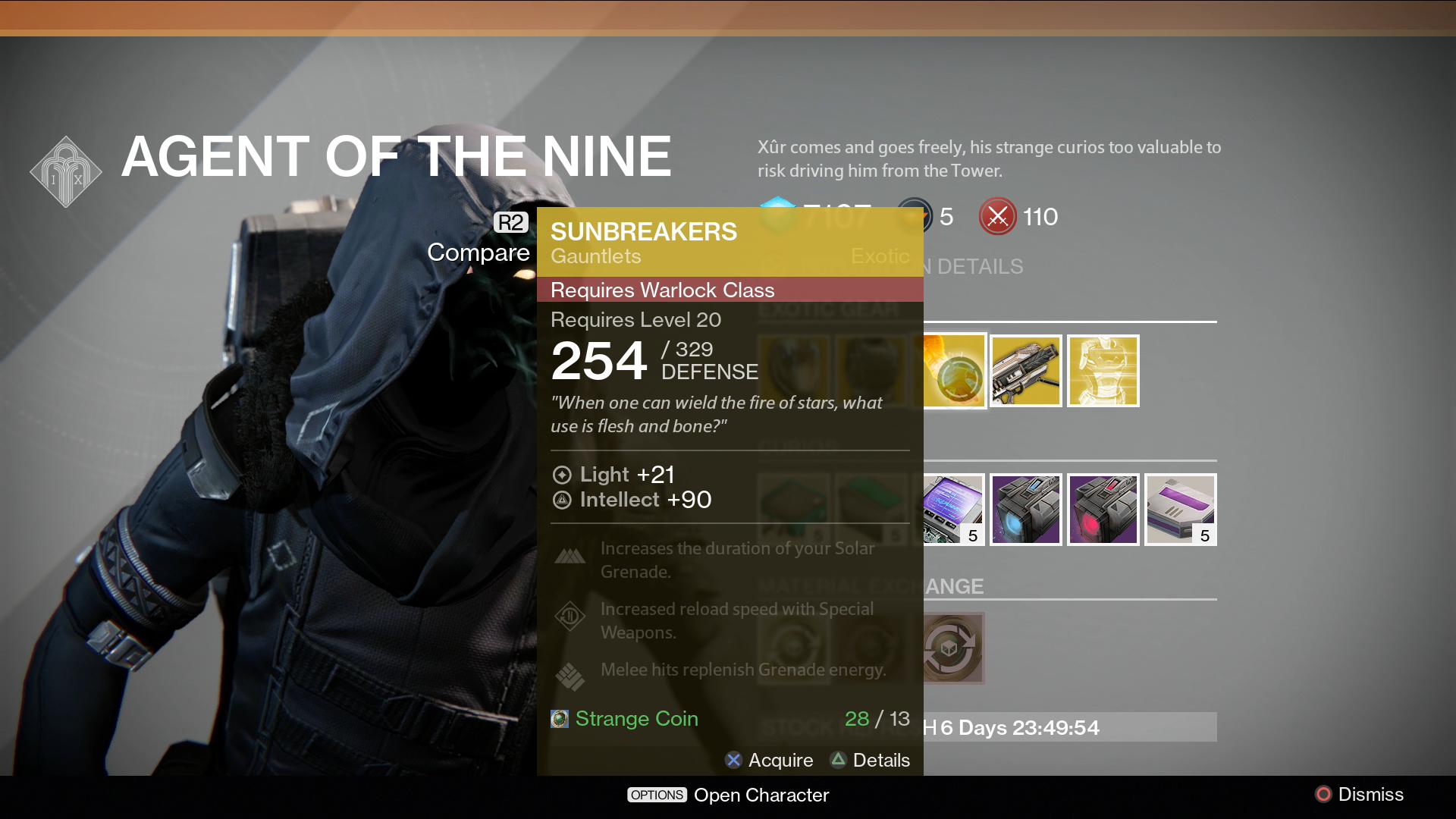This screenshot has height=819, width=1456.
Task: Click Open Character beside the Options prompt
Action: (761, 795)
